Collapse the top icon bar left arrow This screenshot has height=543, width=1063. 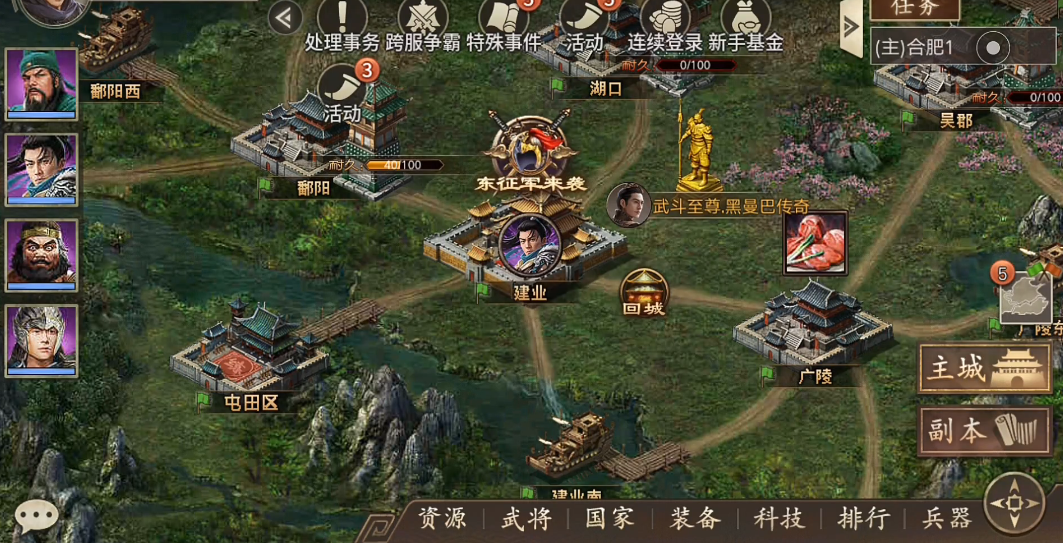286,17
